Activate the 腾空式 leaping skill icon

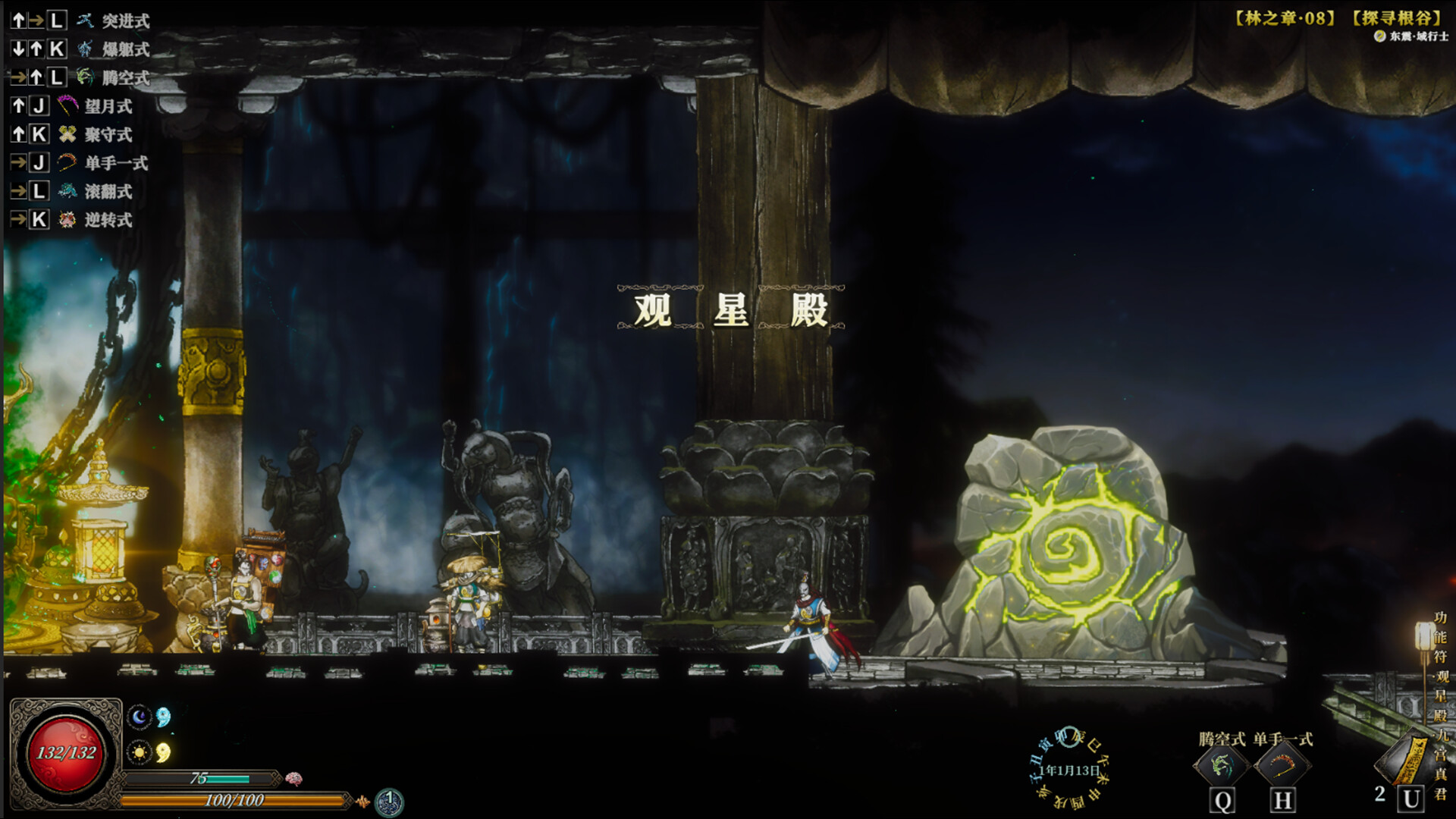point(1221,766)
